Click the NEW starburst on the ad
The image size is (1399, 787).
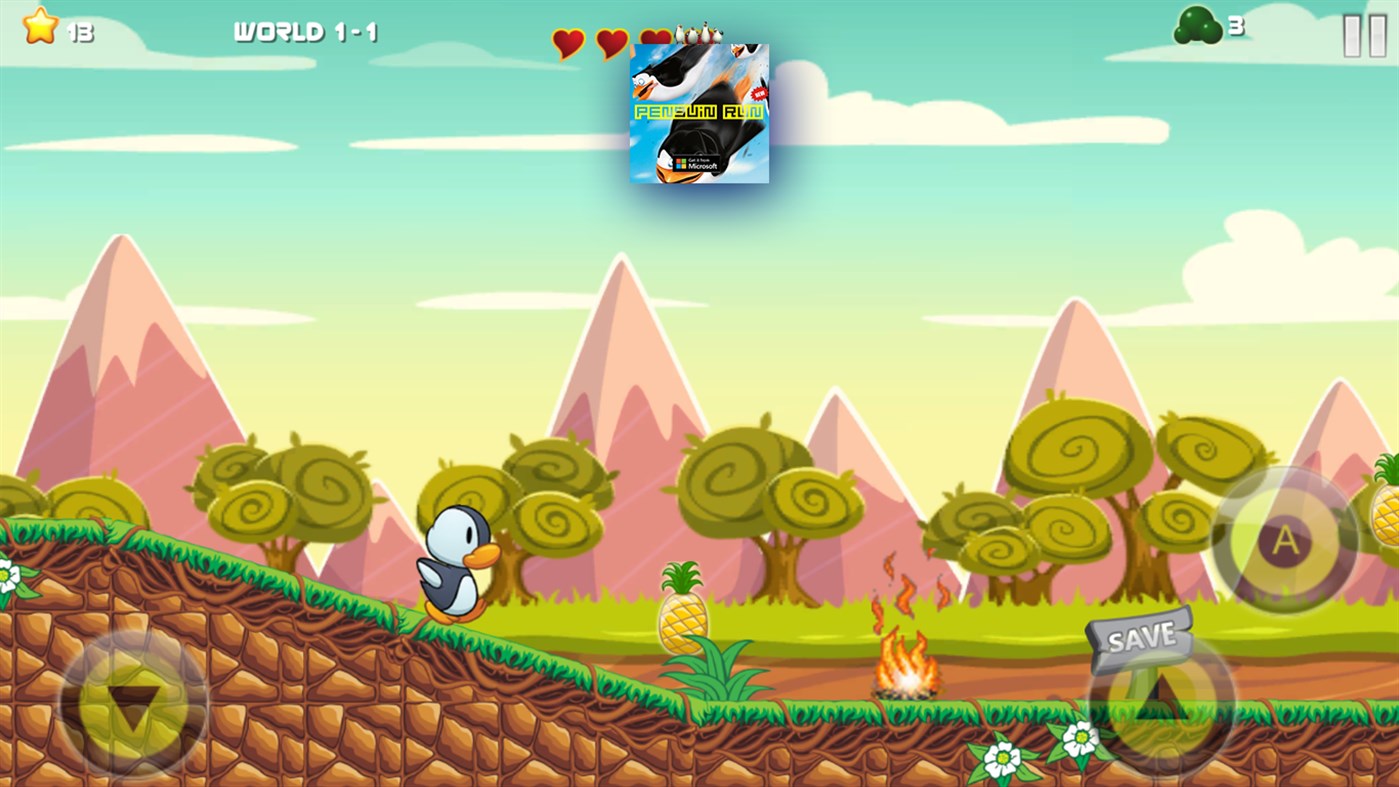(x=758, y=92)
